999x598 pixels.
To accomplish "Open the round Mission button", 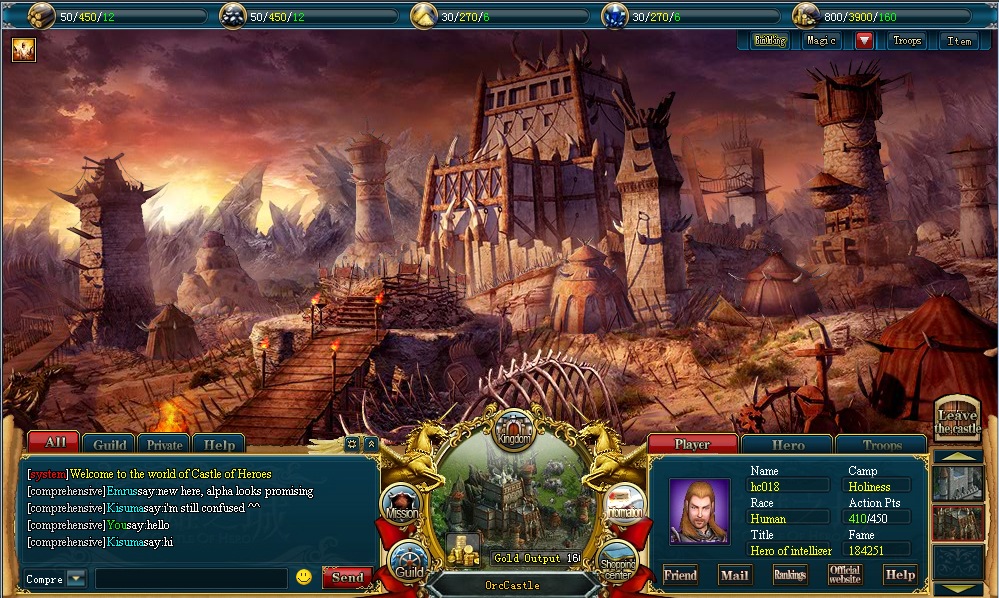I will coord(401,505).
